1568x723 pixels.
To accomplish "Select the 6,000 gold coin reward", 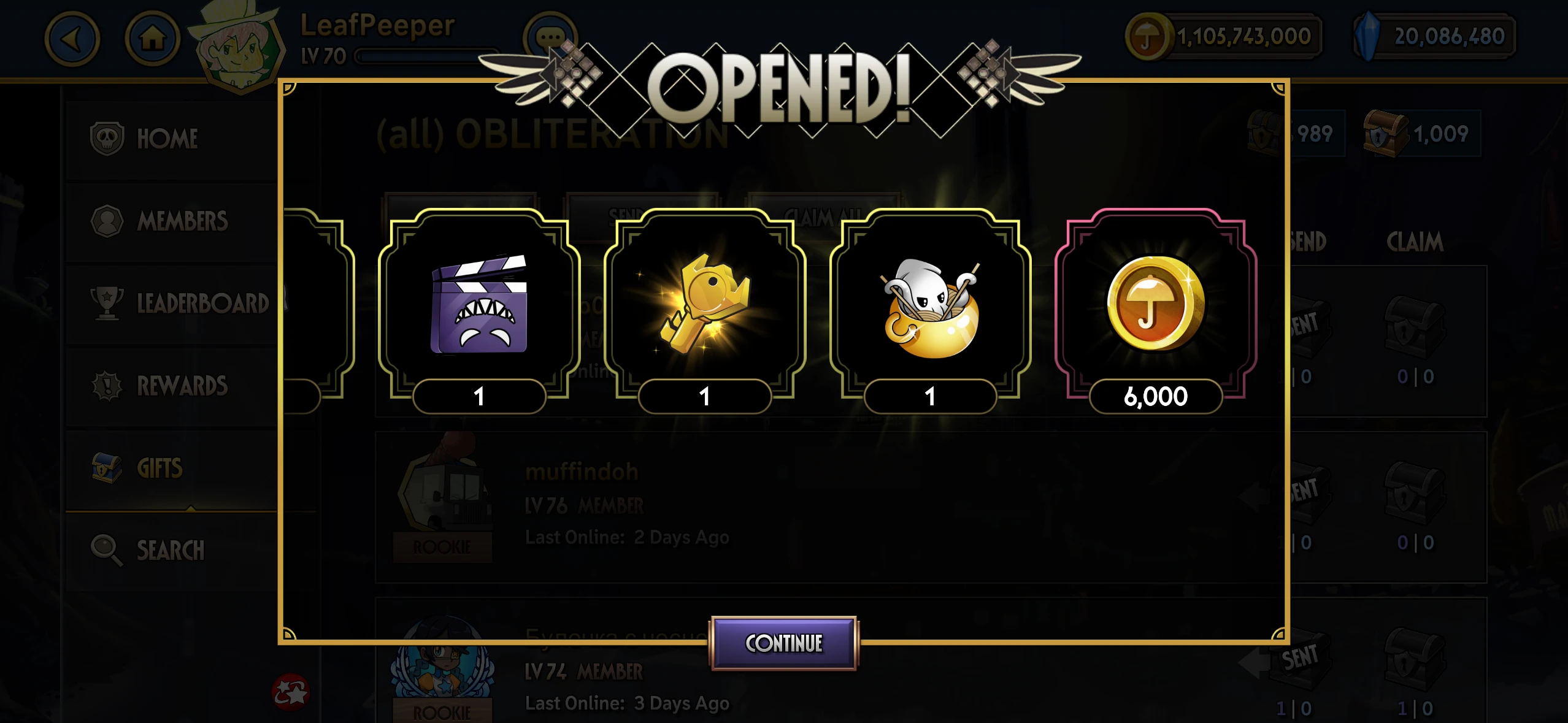I will pos(1155,305).
